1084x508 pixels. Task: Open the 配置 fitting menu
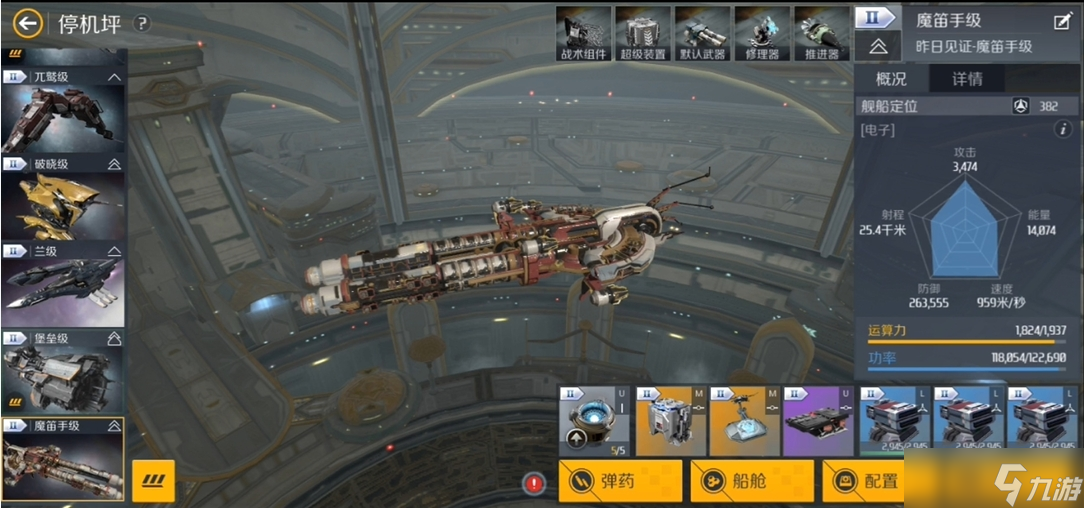[x=864, y=481]
